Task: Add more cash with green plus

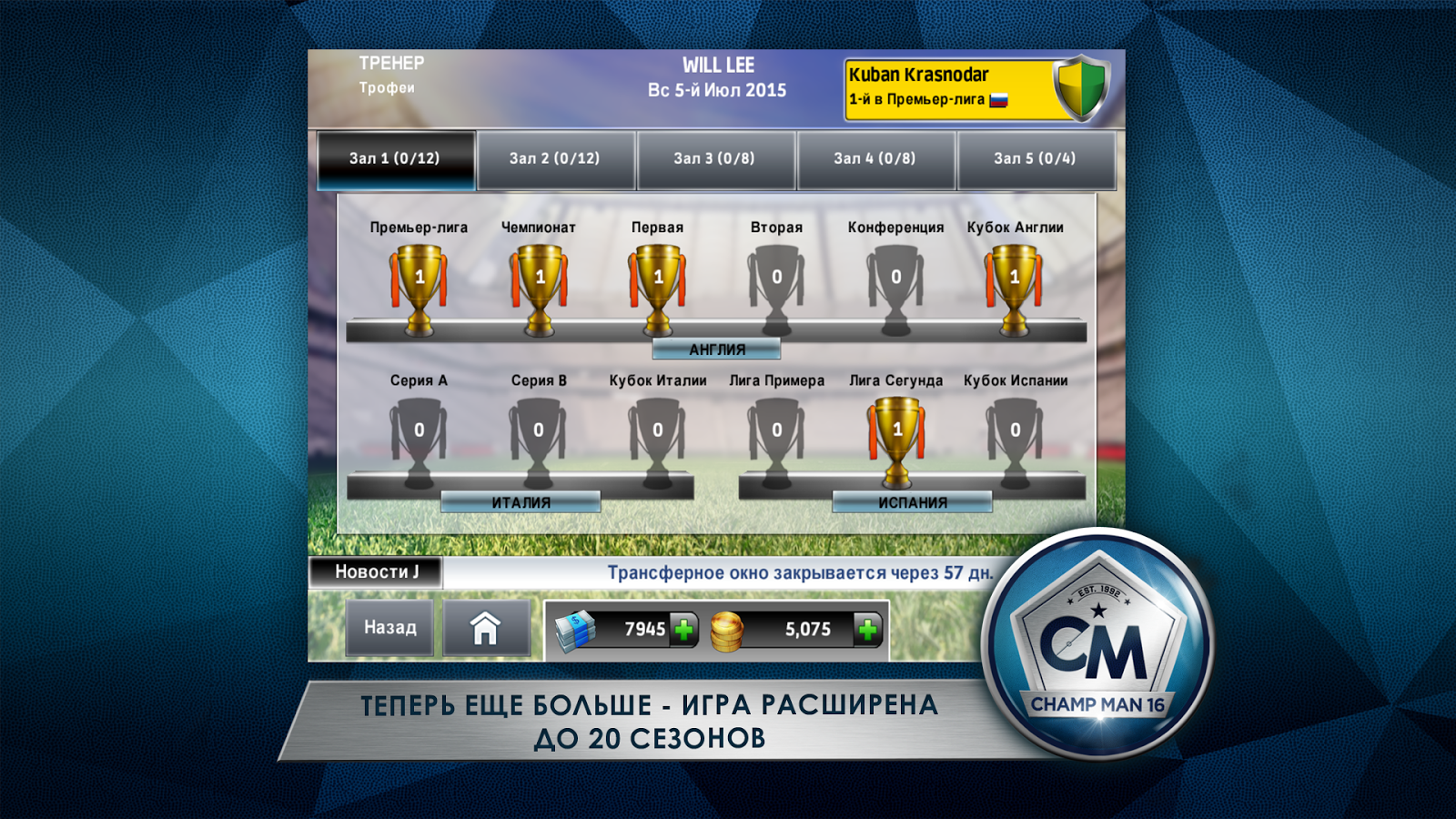Action: (x=683, y=629)
